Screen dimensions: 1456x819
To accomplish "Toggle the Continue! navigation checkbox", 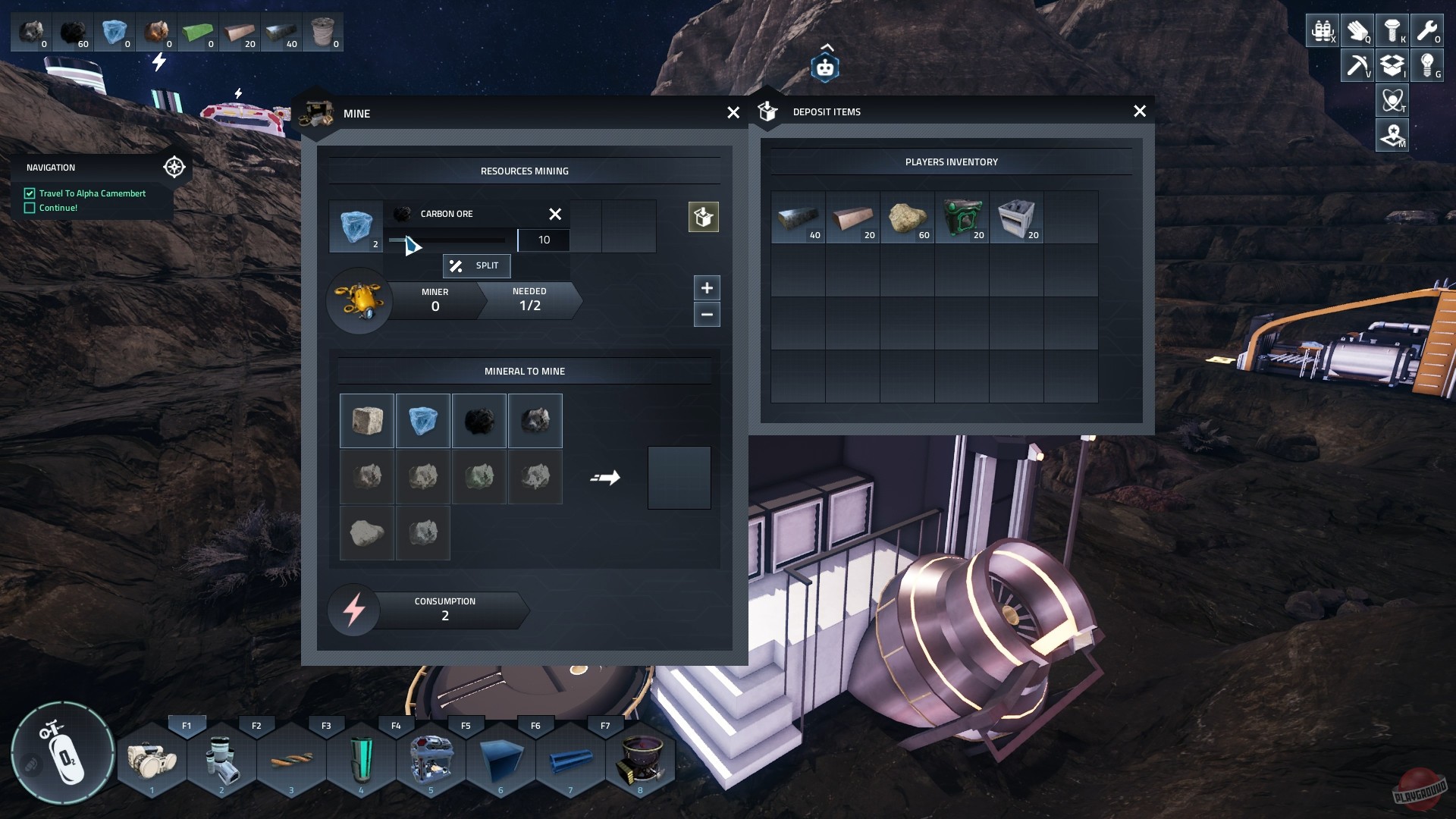I will [30, 208].
